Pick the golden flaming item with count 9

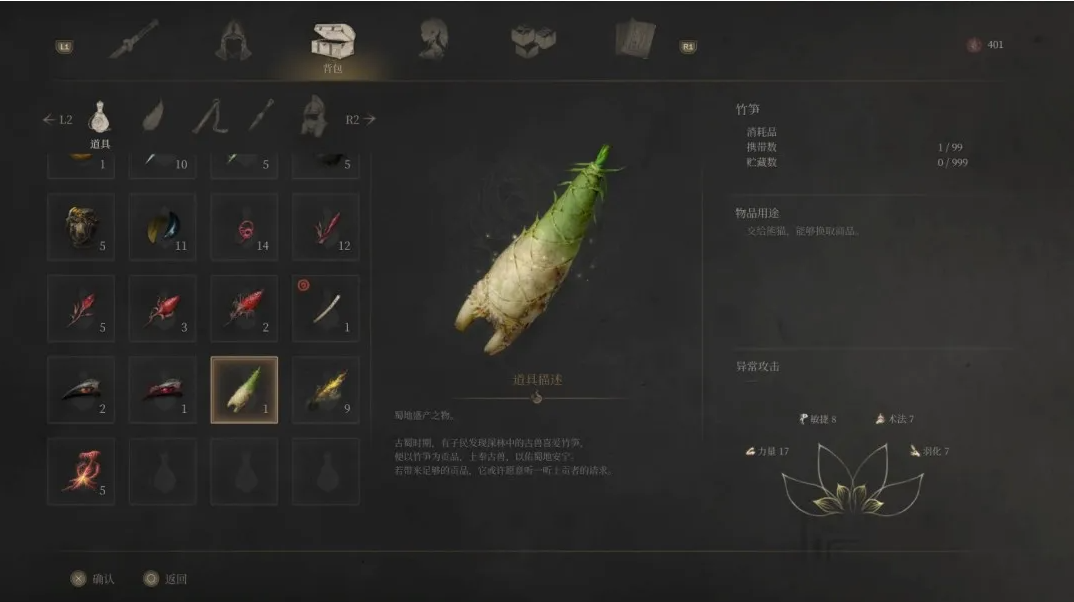click(x=326, y=390)
